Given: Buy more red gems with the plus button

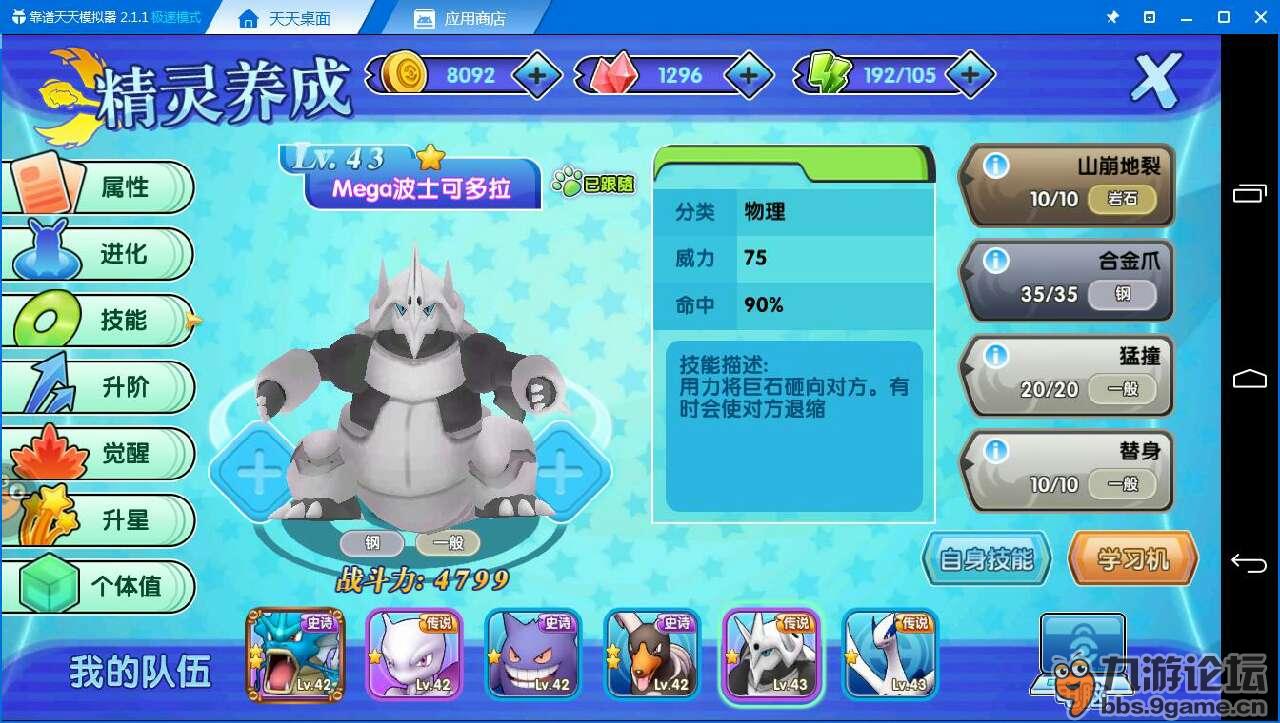Looking at the screenshot, I should pos(748,75).
